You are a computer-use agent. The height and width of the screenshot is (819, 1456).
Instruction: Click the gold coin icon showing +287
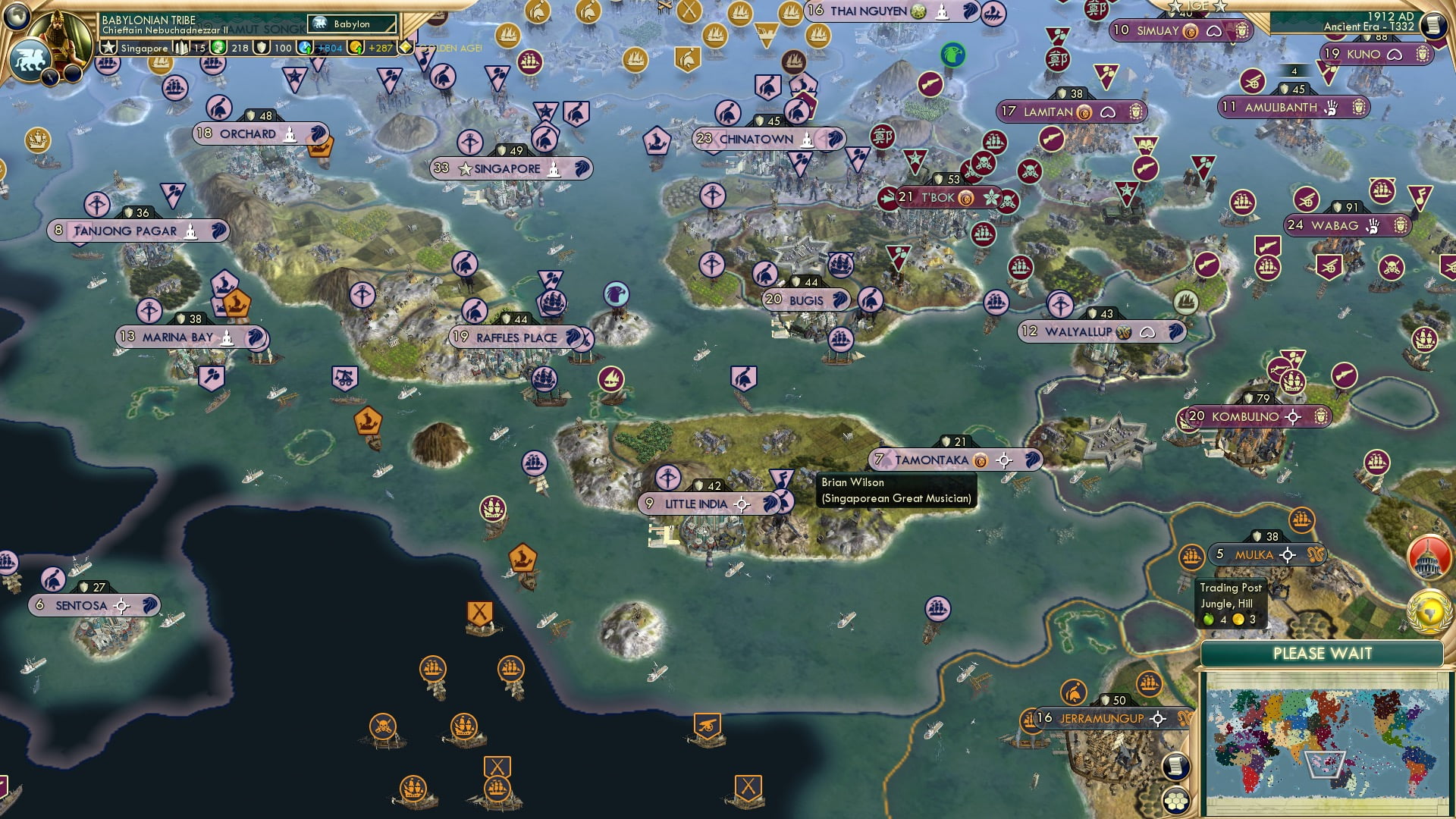(x=356, y=48)
